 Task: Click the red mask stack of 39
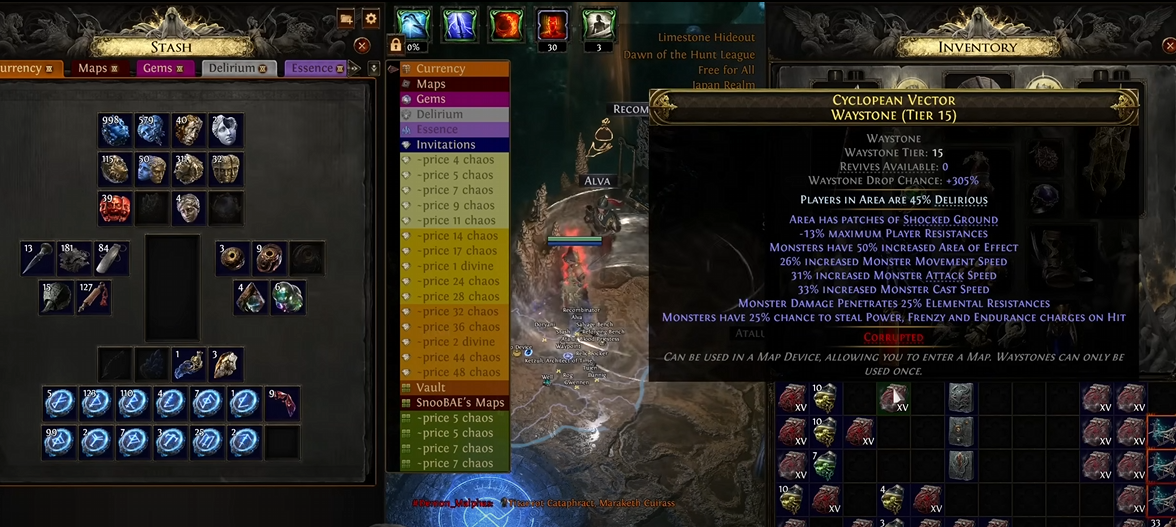[115, 207]
